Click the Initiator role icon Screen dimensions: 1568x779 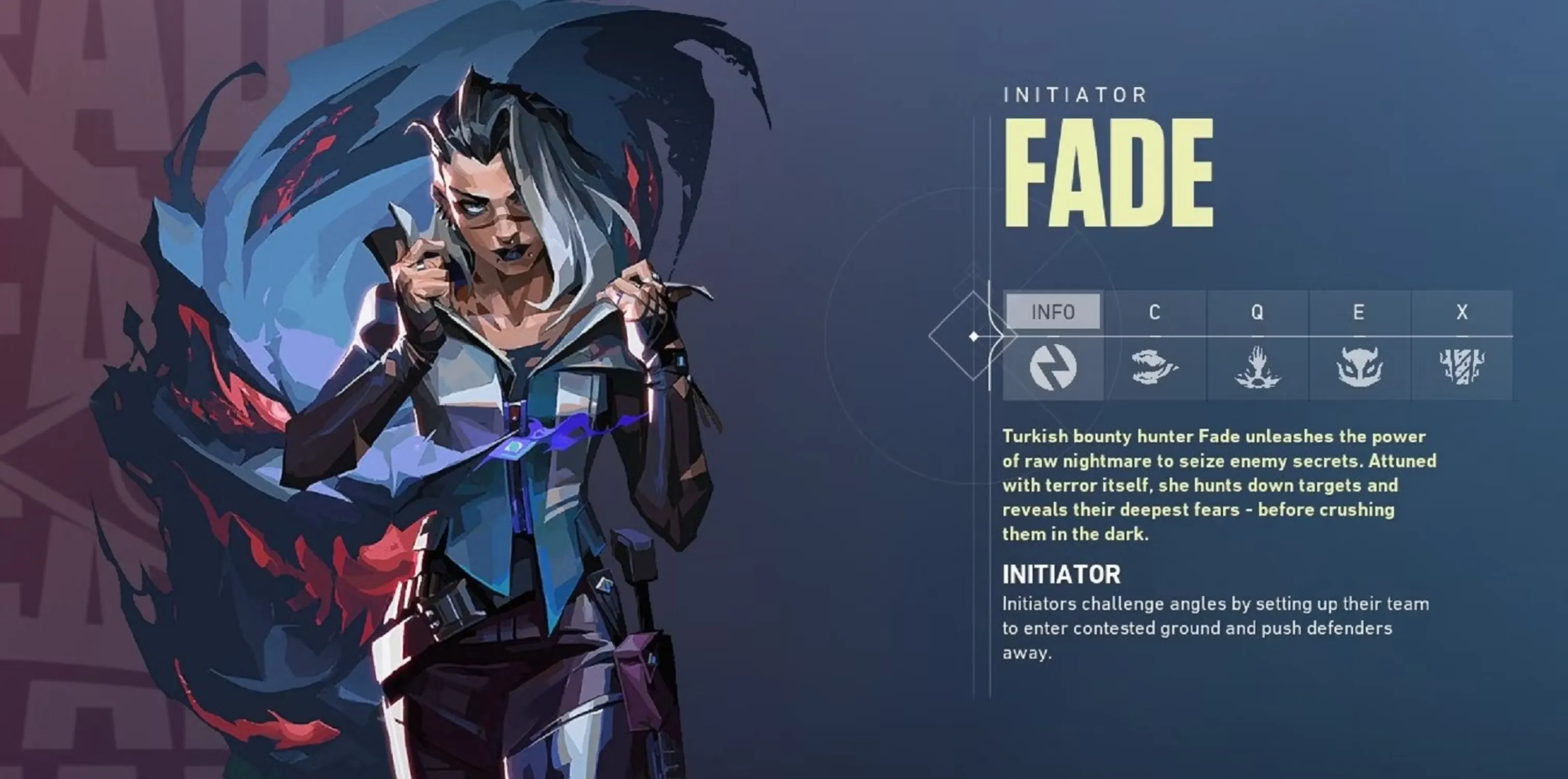1053,367
